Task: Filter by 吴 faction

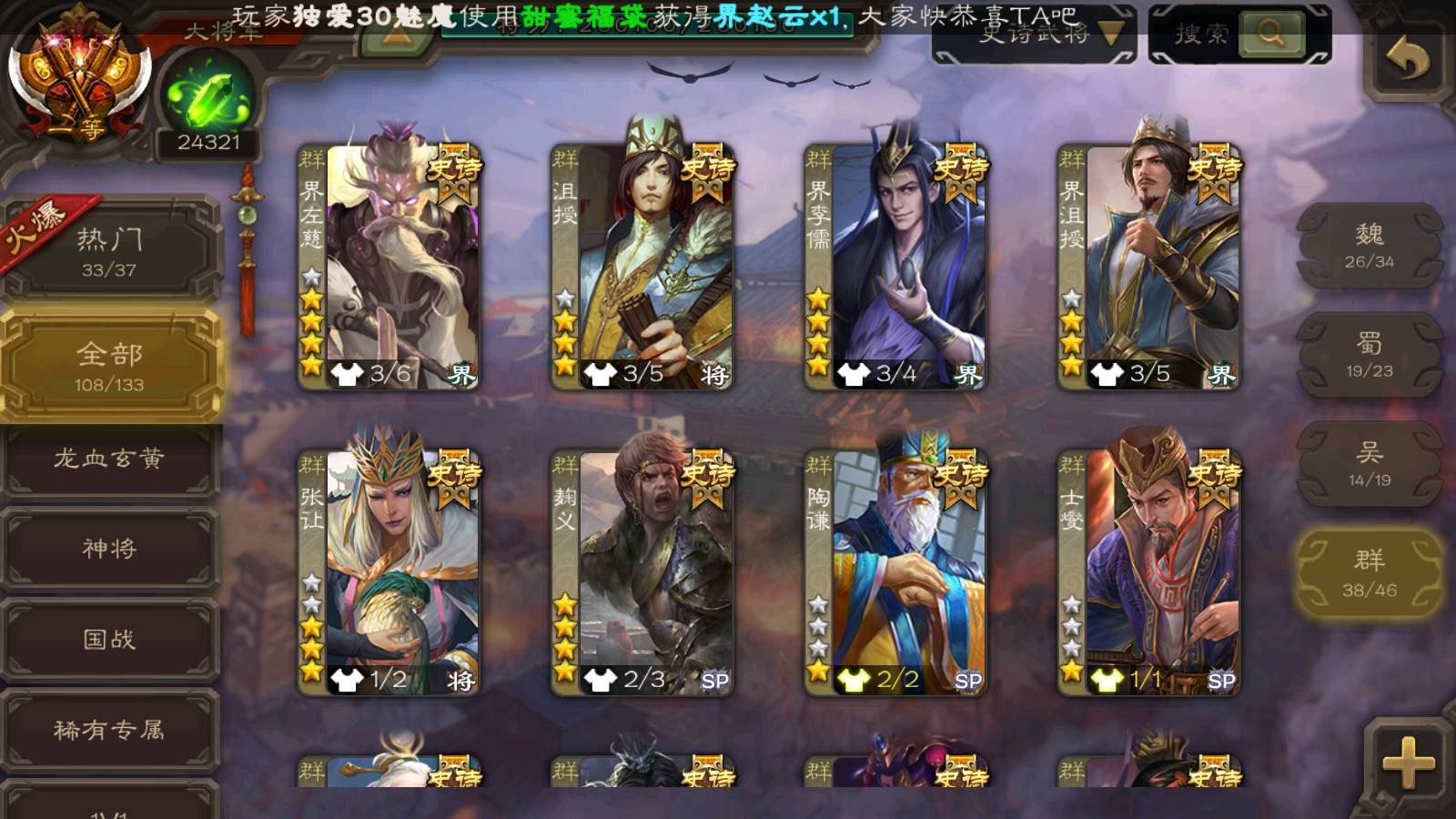Action: click(1369, 464)
